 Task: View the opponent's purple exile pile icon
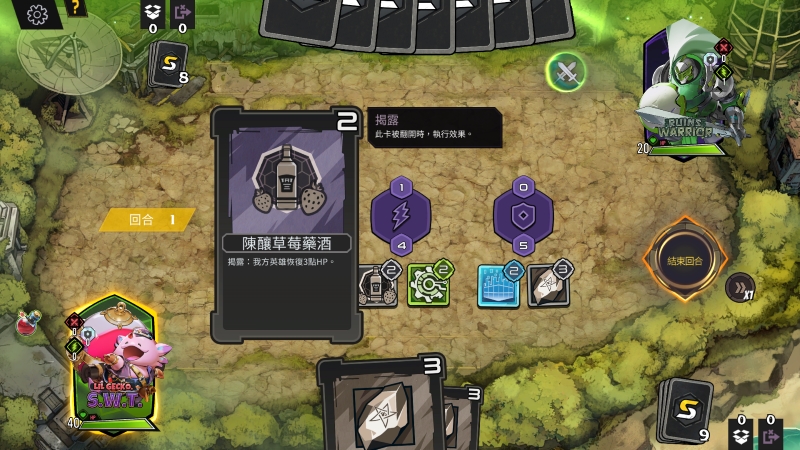(x=182, y=13)
